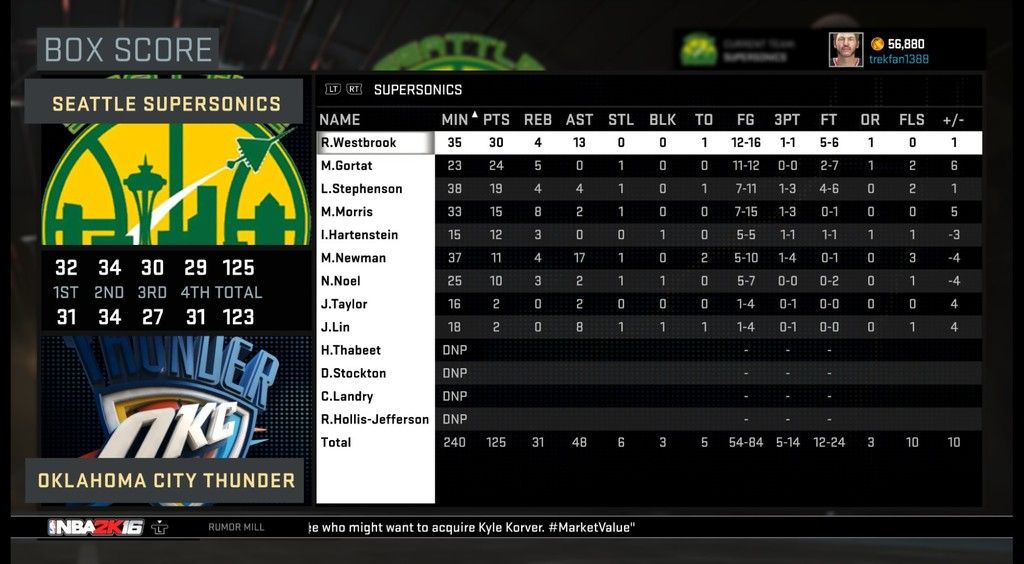
Task: Select J.Lin's row
Action: (335, 327)
